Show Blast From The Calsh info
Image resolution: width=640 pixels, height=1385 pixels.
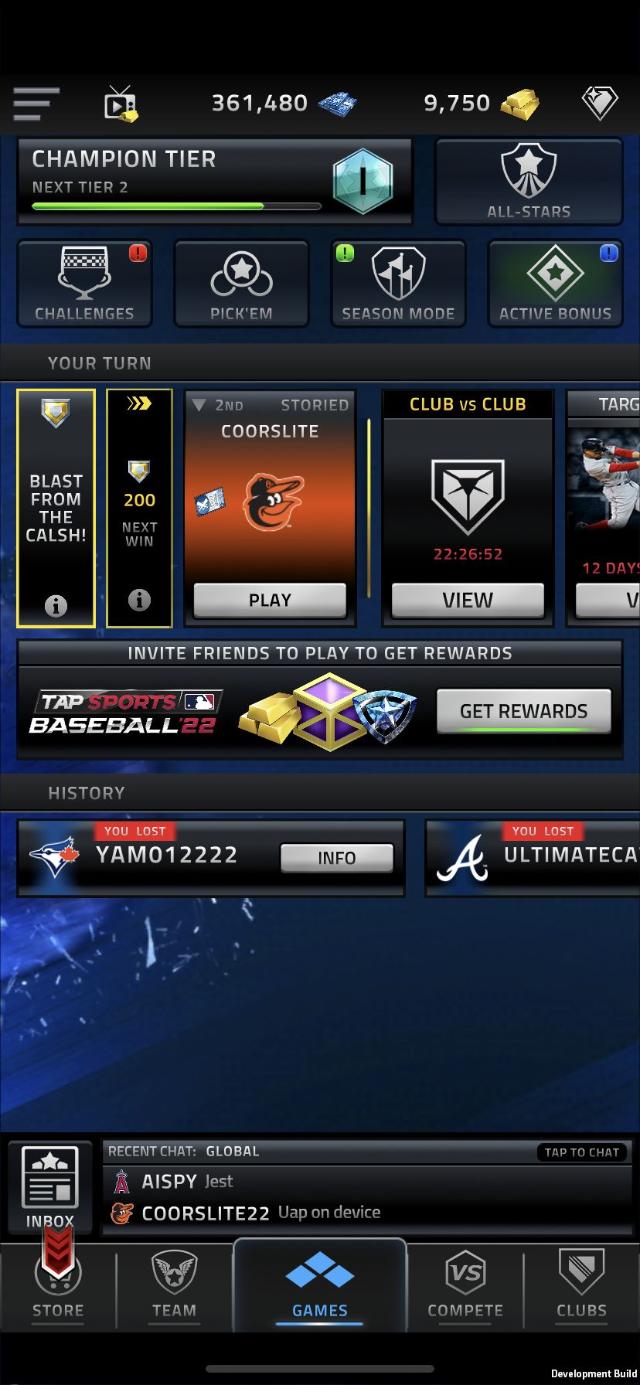tap(56, 605)
